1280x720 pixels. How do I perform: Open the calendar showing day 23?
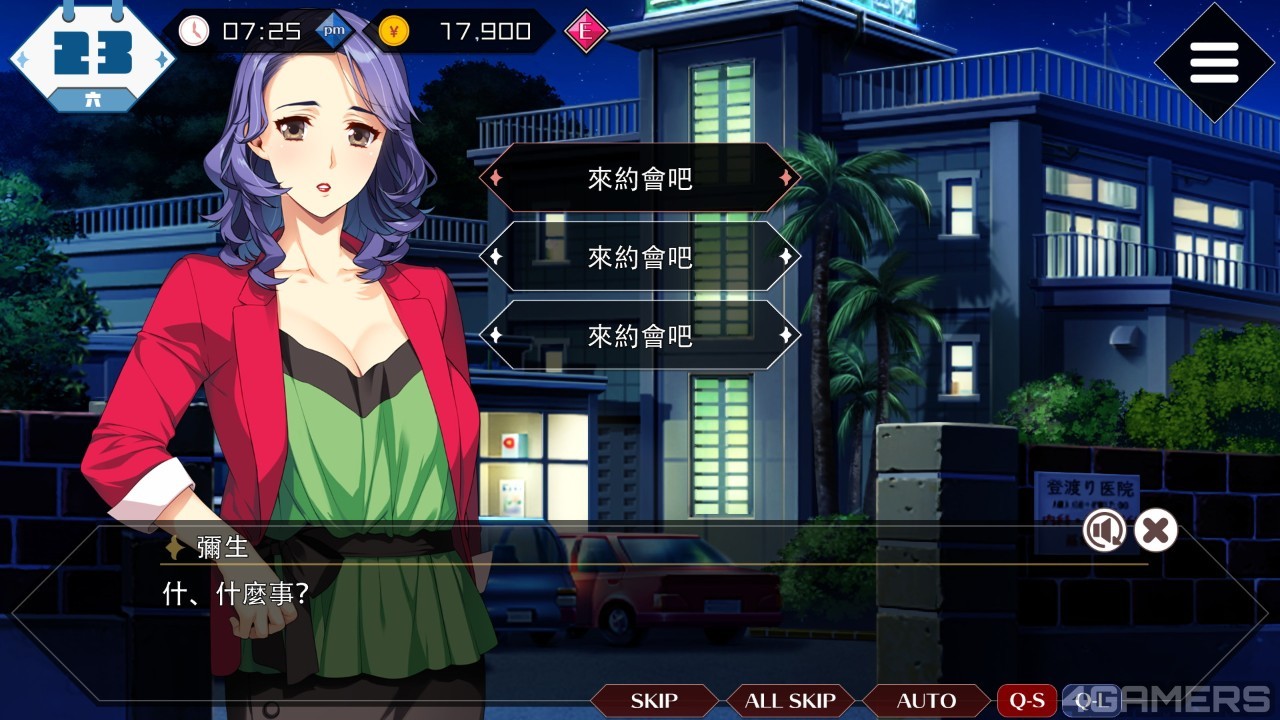coord(92,56)
